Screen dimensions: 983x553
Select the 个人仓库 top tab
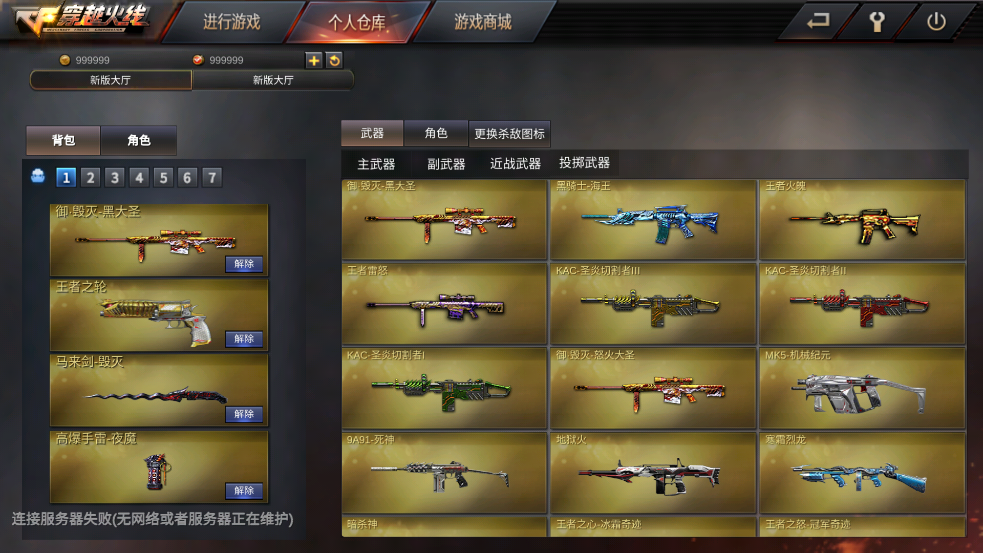click(x=356, y=22)
